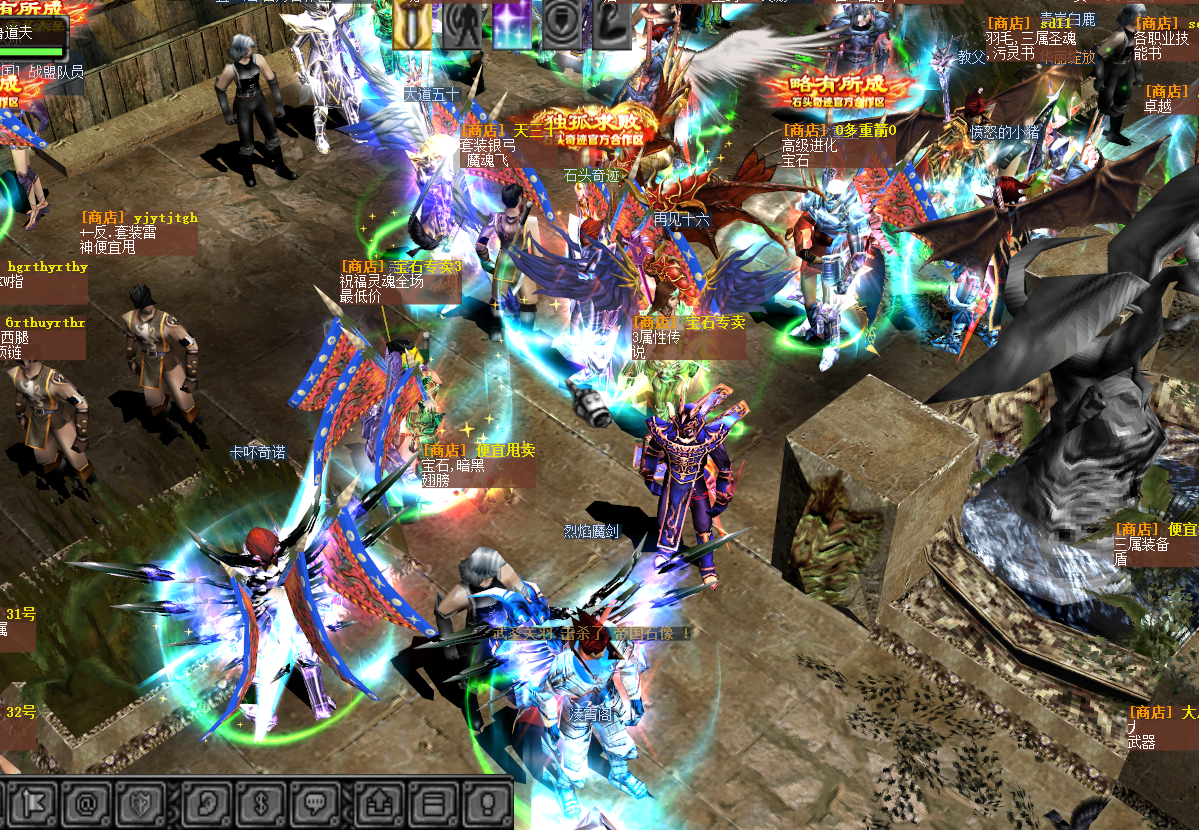Open the dollar sign button
The height and width of the screenshot is (830, 1199).
pyautogui.click(x=261, y=803)
